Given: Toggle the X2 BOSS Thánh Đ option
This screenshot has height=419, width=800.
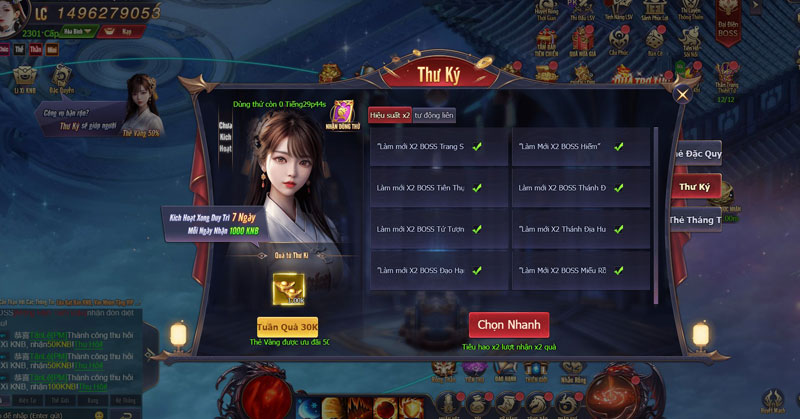Looking at the screenshot, I should tap(619, 188).
